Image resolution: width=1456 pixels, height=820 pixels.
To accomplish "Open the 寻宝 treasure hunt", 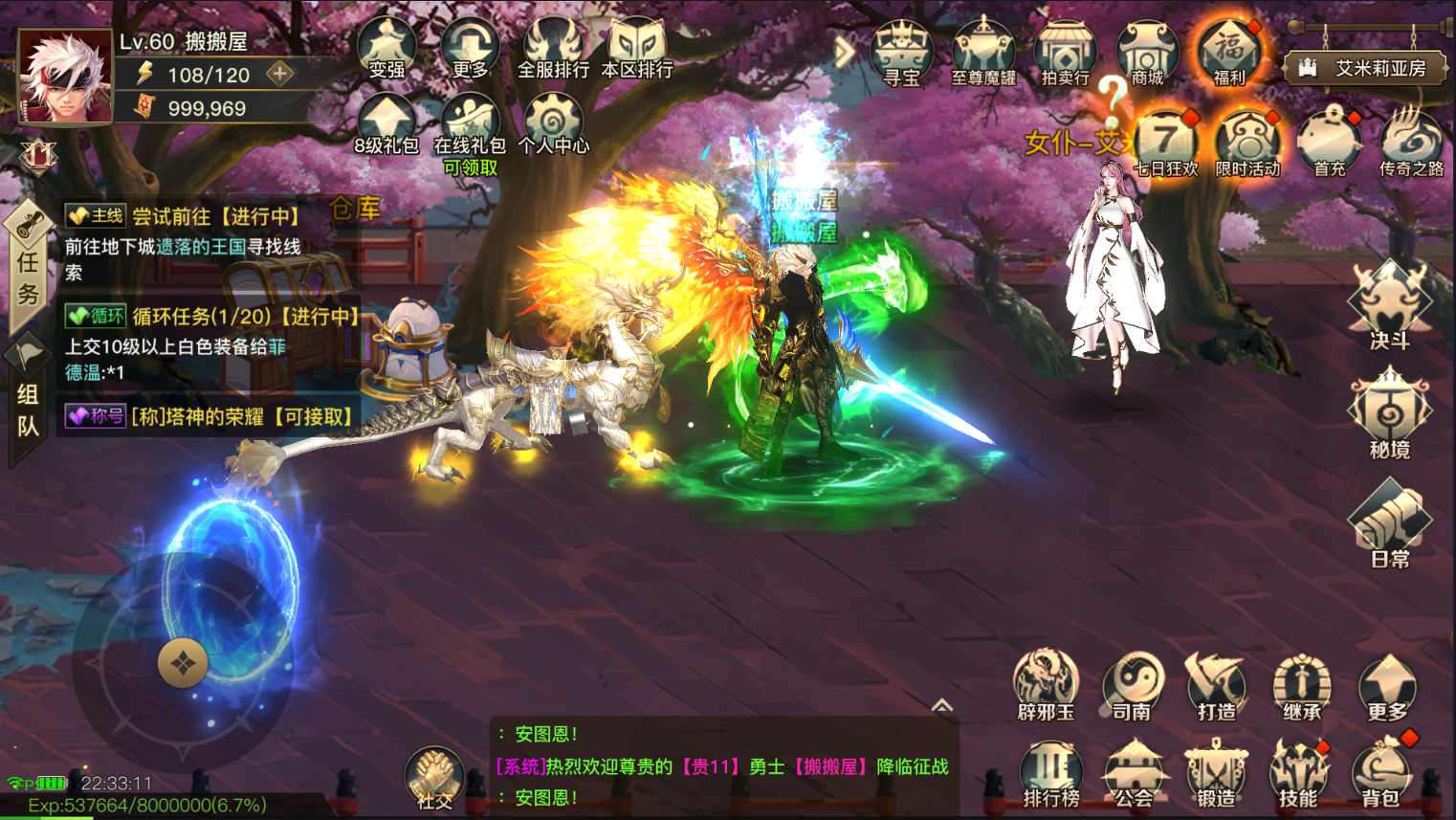I will [x=901, y=53].
